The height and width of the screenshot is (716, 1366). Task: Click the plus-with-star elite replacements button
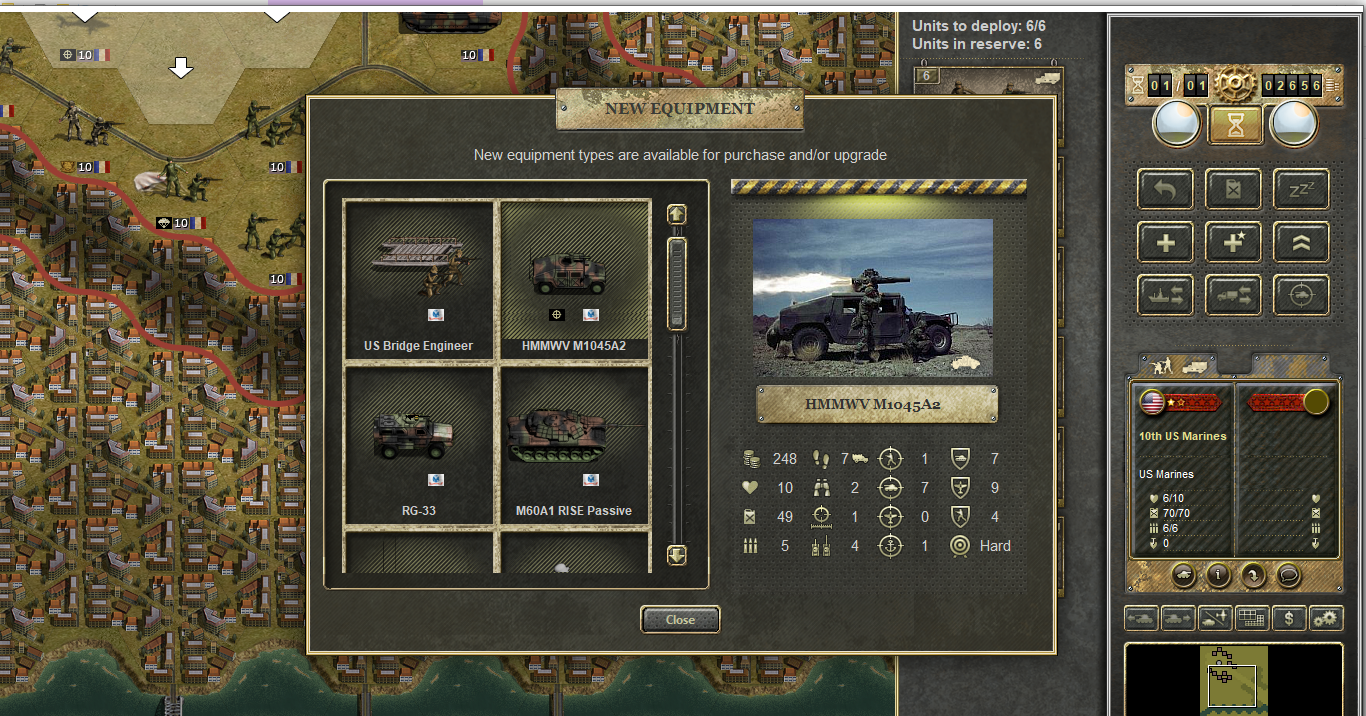pyautogui.click(x=1233, y=242)
